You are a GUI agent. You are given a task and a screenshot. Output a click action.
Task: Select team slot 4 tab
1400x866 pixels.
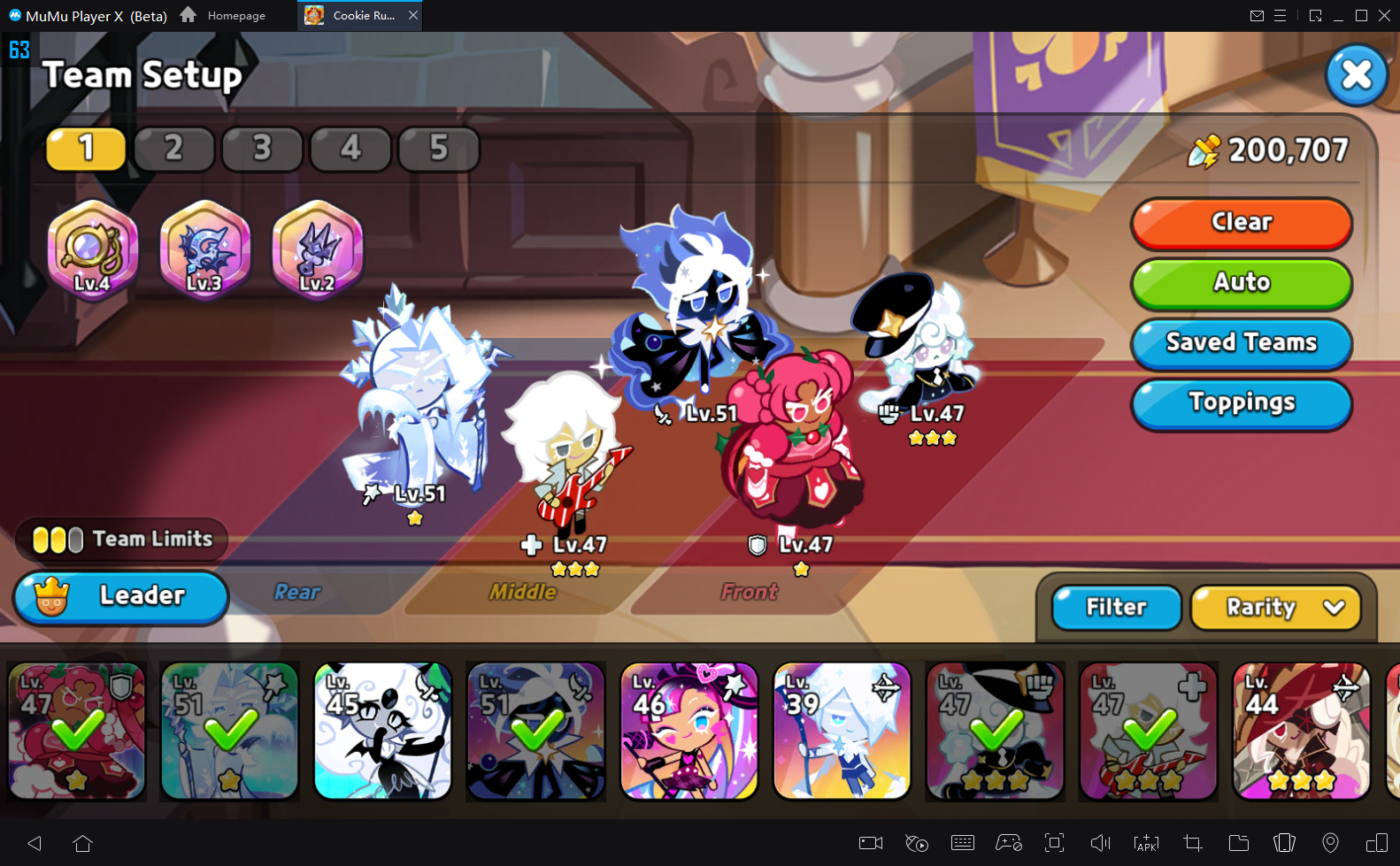pyautogui.click(x=350, y=149)
